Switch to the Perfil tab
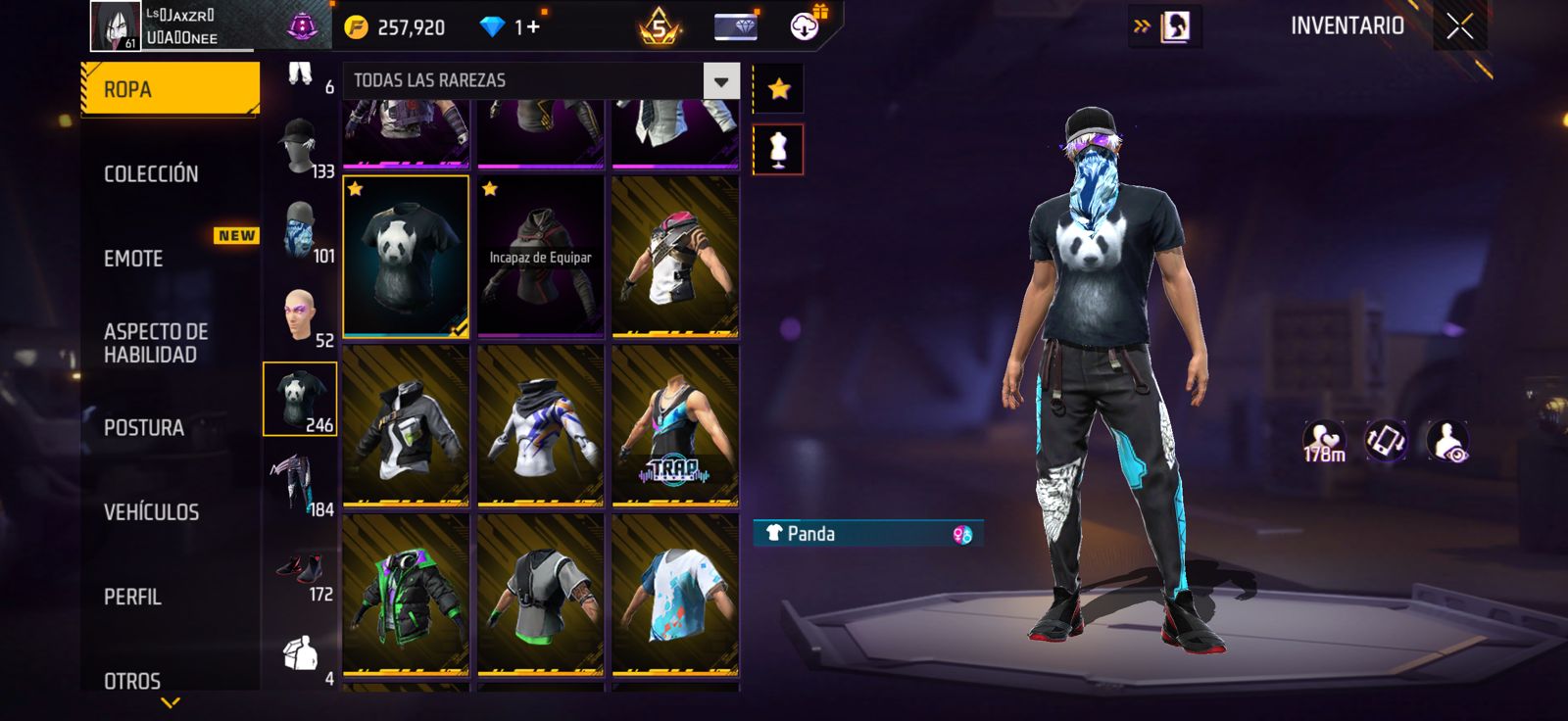This screenshot has width=1568, height=721. [x=133, y=597]
